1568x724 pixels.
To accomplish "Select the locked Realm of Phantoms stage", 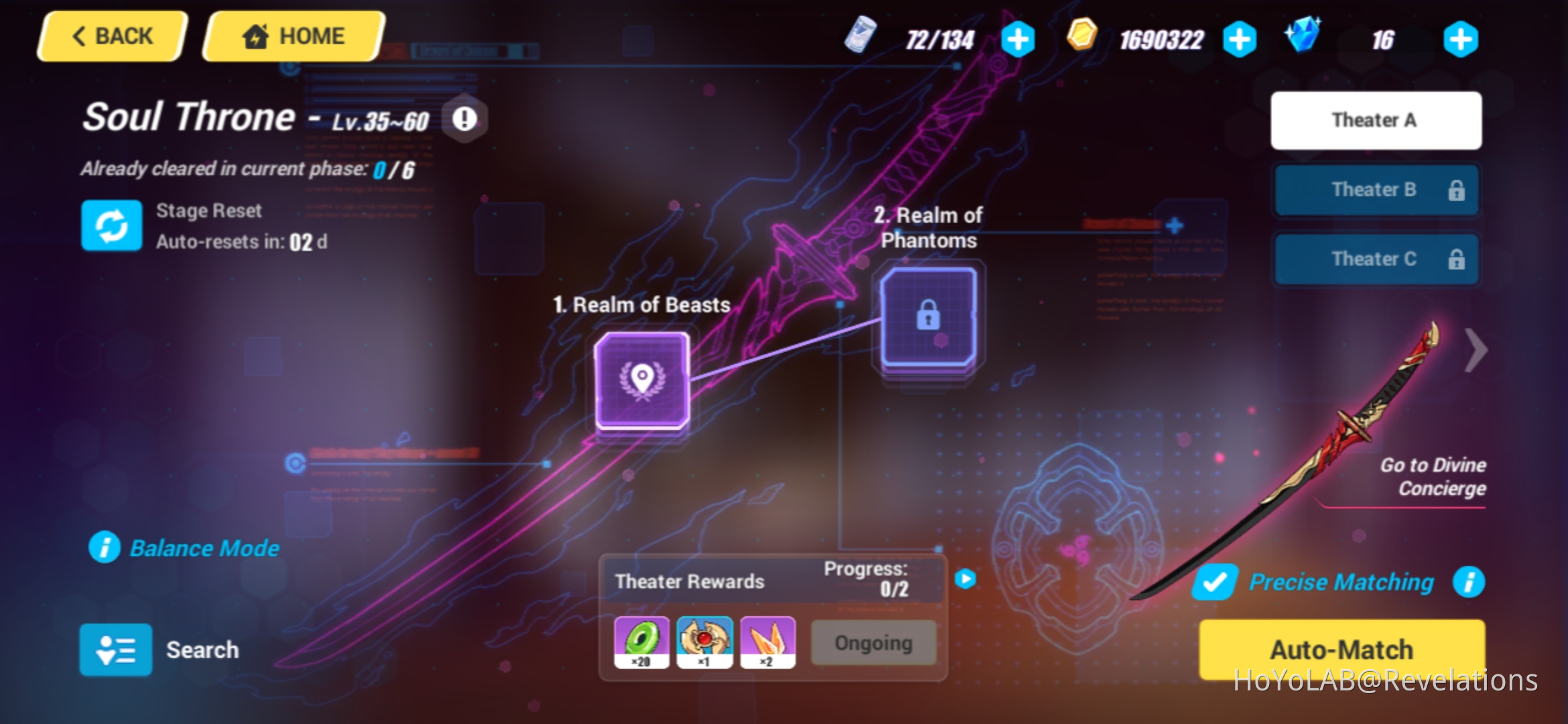I will (x=928, y=316).
